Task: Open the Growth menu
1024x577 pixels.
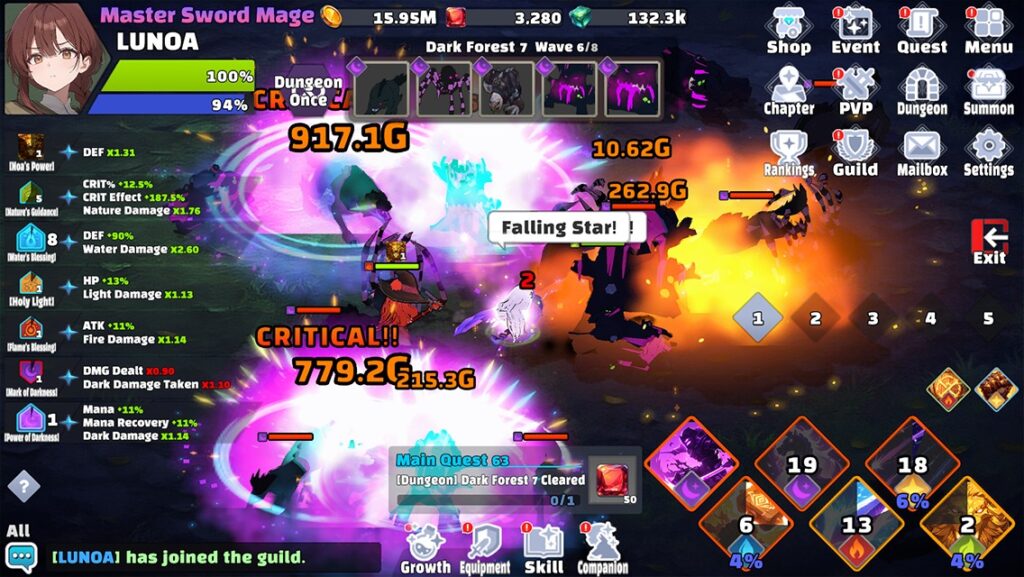Action: 426,549
